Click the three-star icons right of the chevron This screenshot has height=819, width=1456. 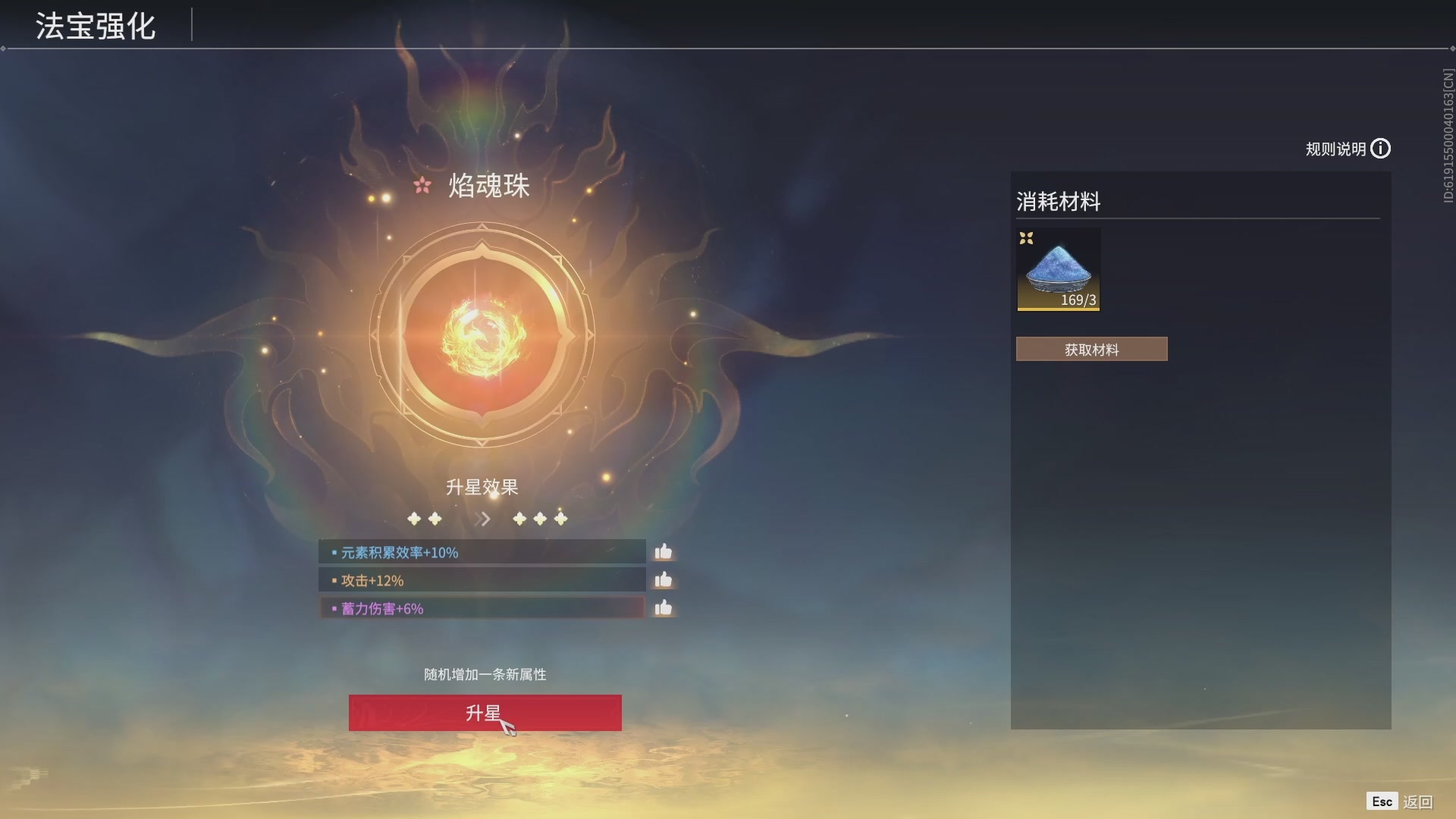540,519
